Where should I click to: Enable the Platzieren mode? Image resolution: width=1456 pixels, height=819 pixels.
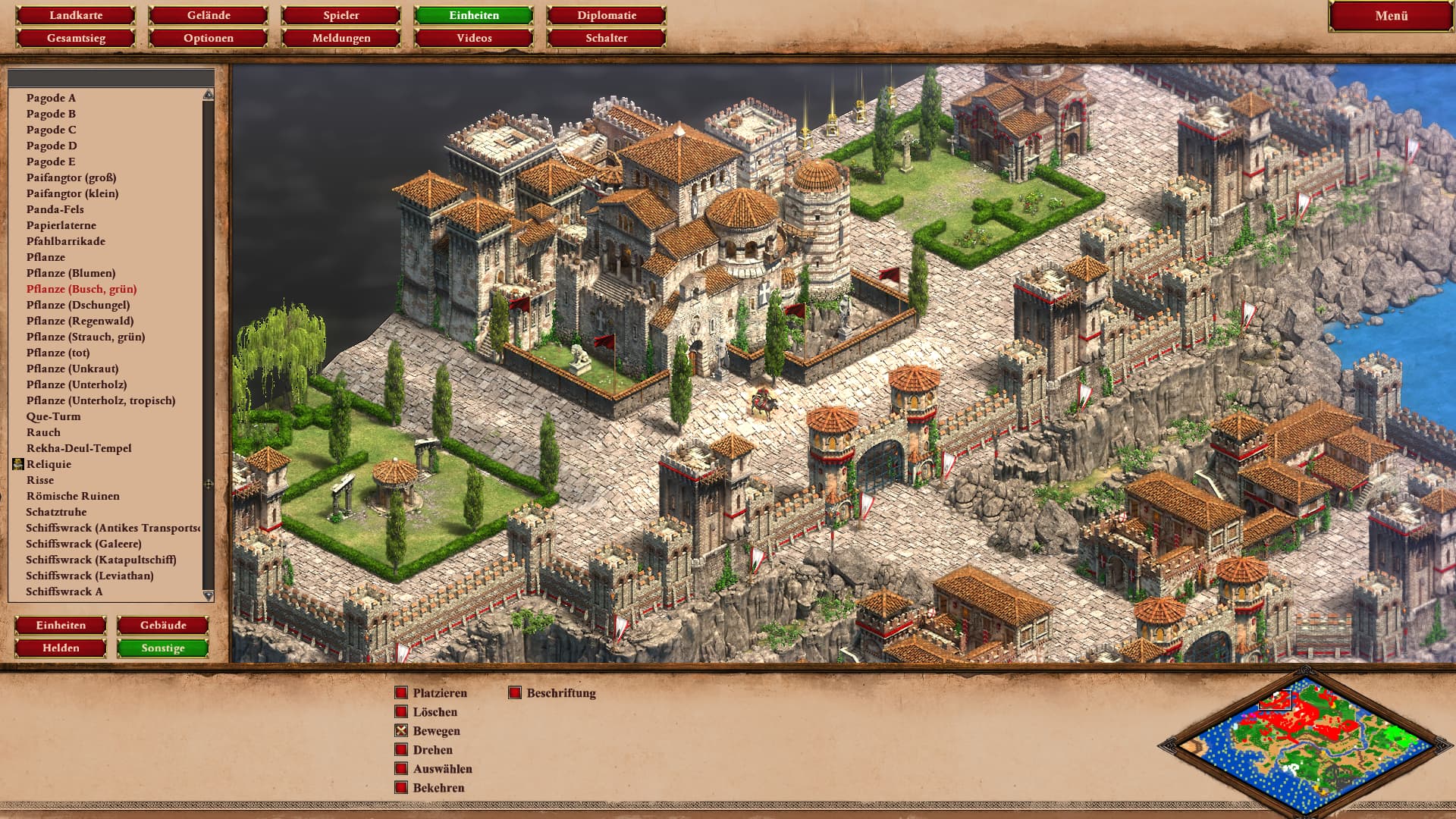point(401,693)
